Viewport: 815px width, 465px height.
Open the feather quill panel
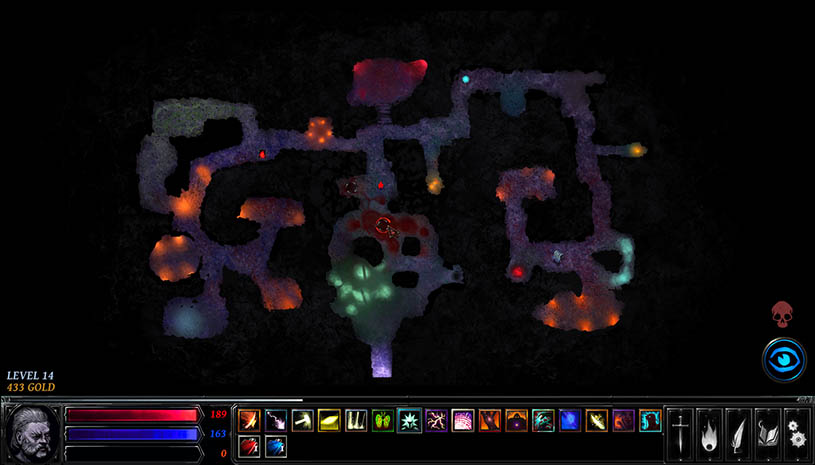[739, 434]
